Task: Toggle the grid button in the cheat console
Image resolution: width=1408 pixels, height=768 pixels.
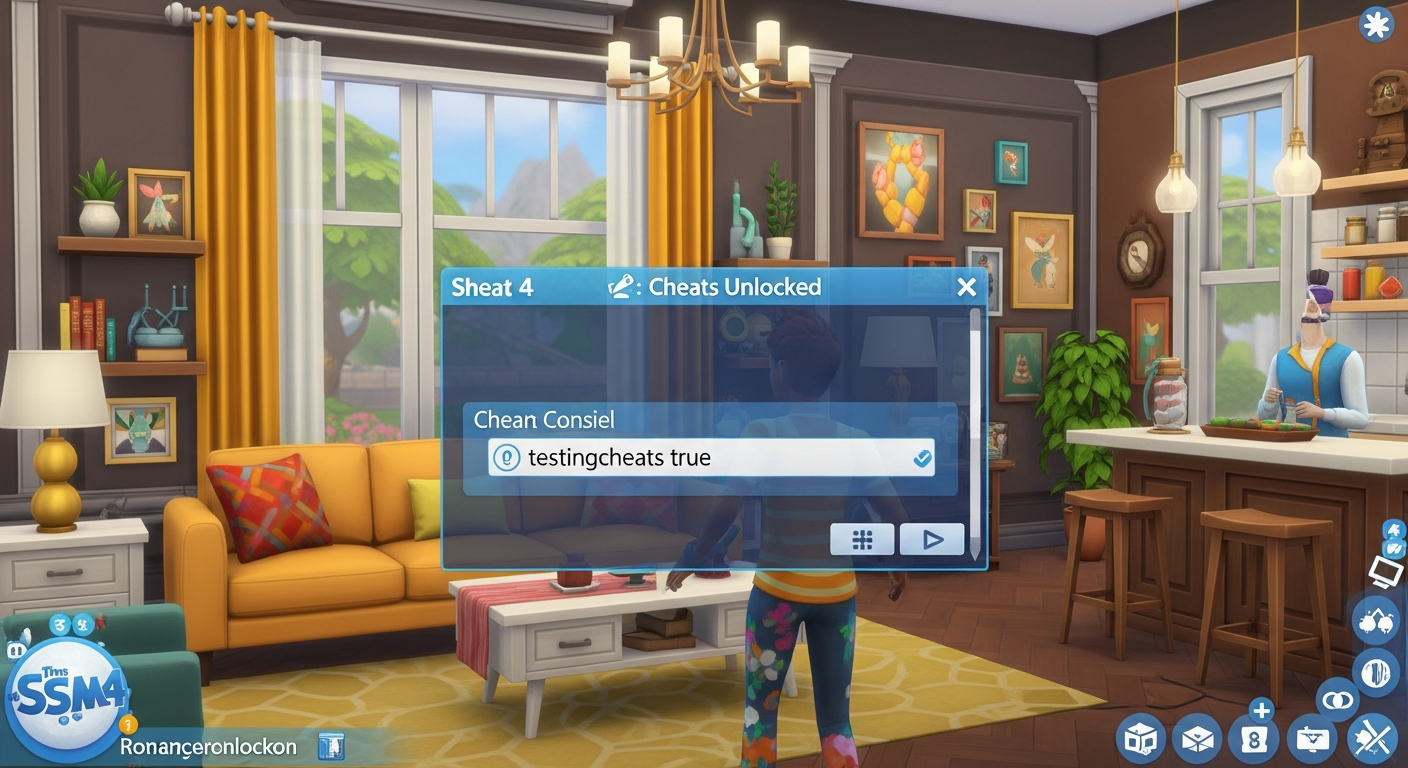Action: coord(861,539)
